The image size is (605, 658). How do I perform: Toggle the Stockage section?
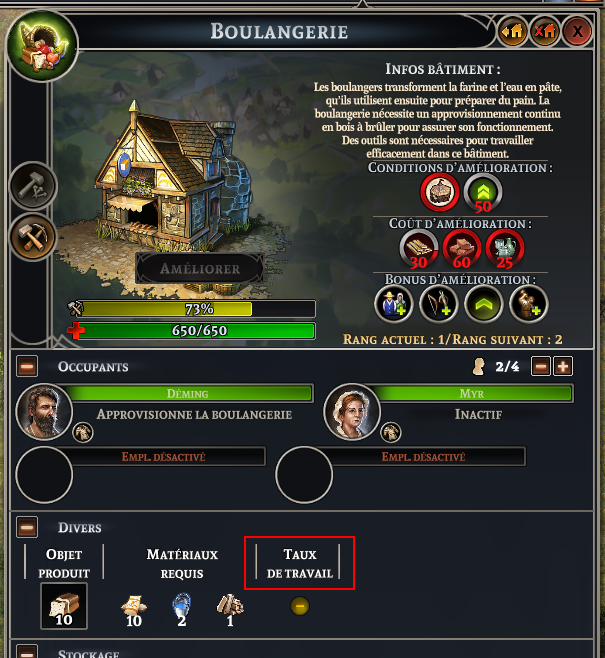[28, 652]
